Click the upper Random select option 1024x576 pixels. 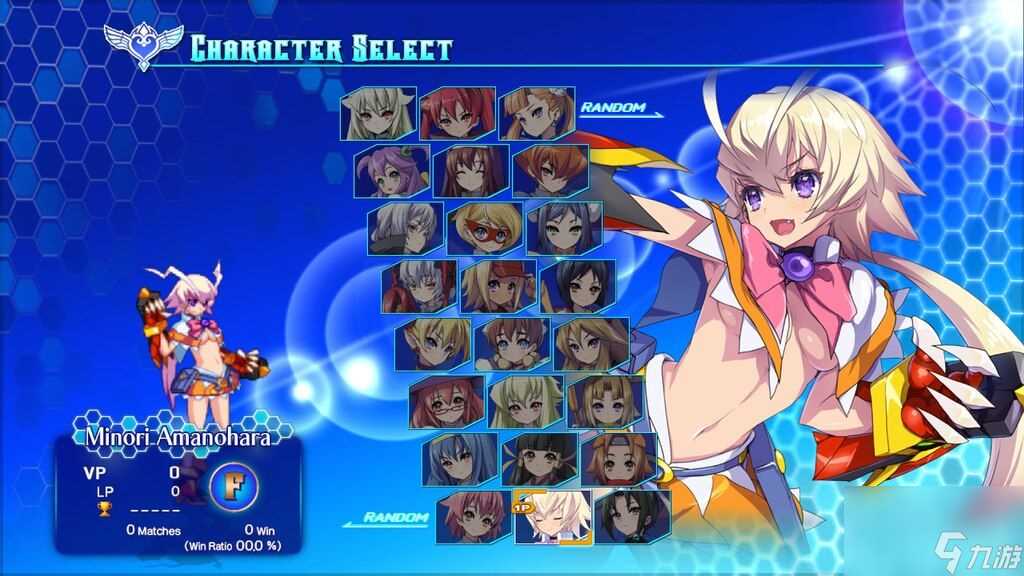tap(614, 108)
